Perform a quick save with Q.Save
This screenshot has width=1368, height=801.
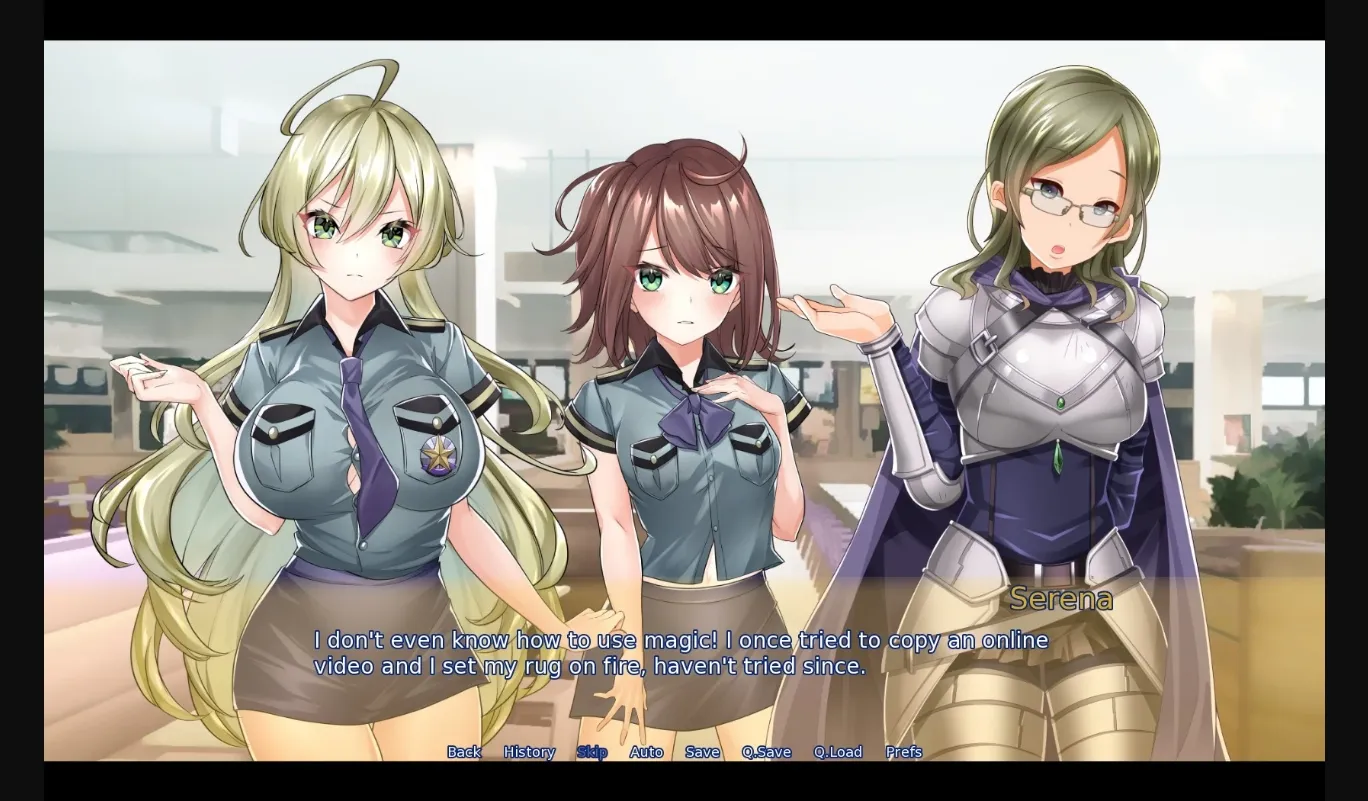tap(766, 751)
